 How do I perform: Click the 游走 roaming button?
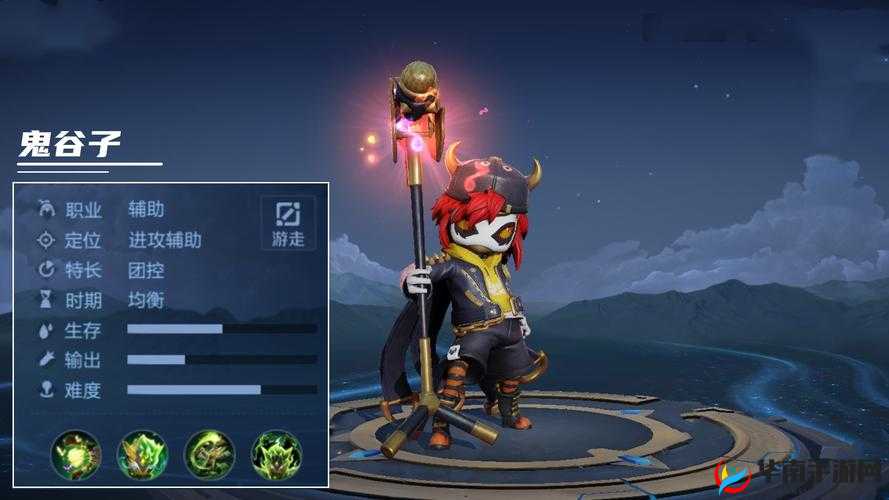(x=288, y=222)
